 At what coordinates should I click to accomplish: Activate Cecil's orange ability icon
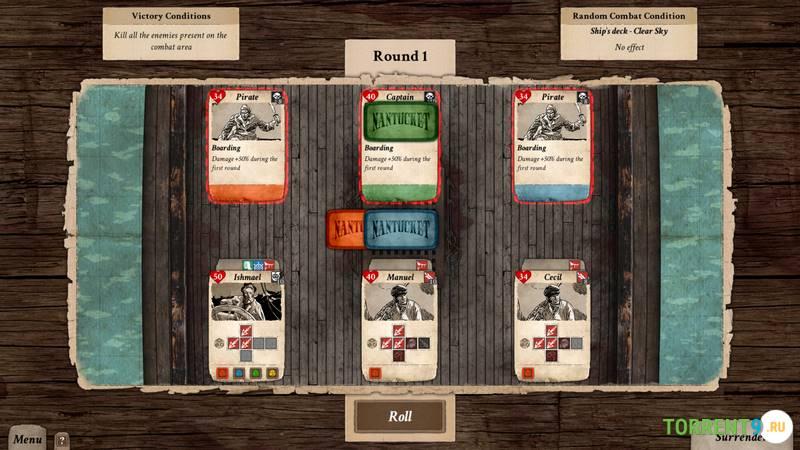pos(528,373)
